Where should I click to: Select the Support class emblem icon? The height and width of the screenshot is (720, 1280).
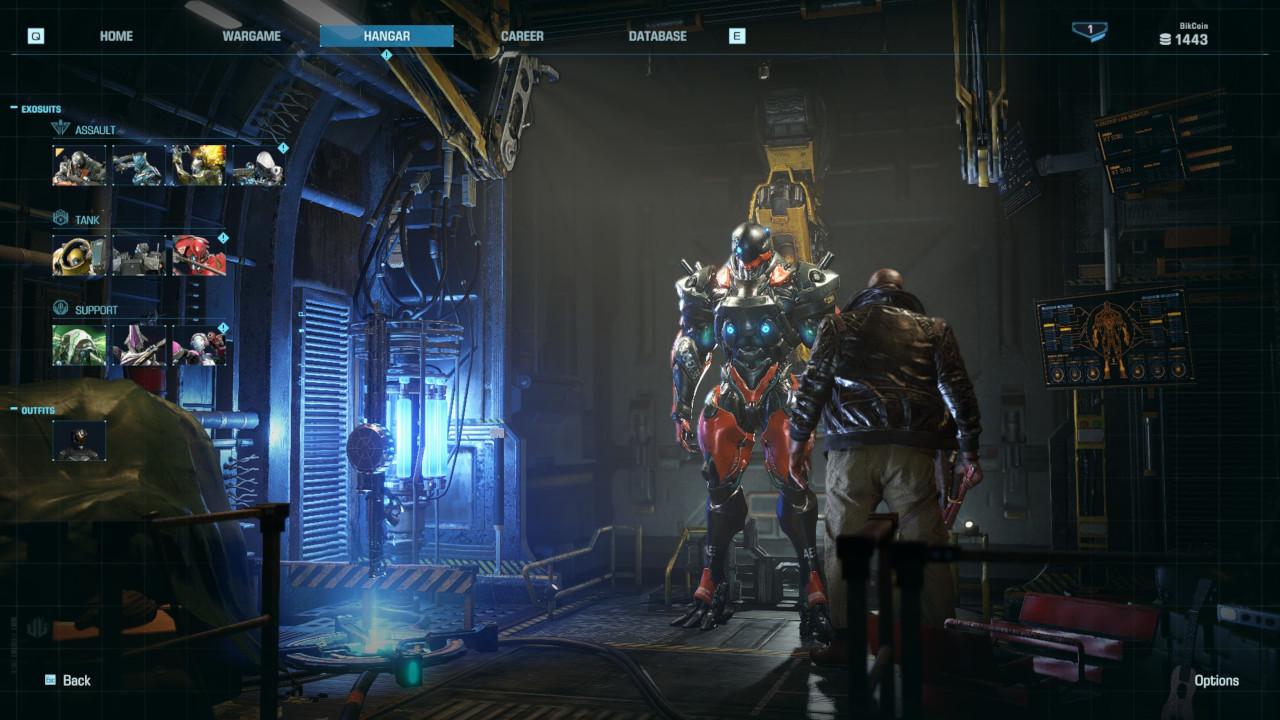[x=62, y=306]
